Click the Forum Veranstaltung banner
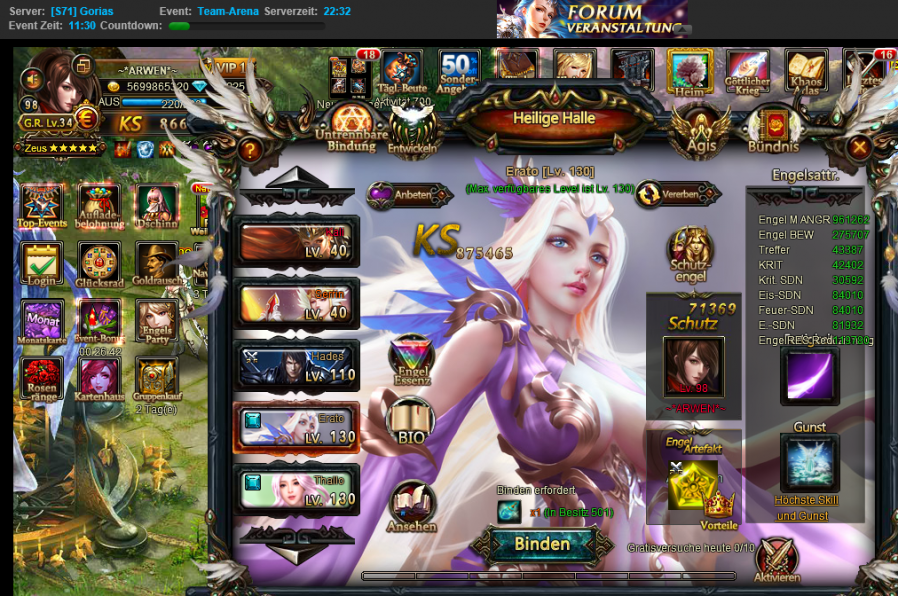This screenshot has width=898, height=596. click(593, 19)
